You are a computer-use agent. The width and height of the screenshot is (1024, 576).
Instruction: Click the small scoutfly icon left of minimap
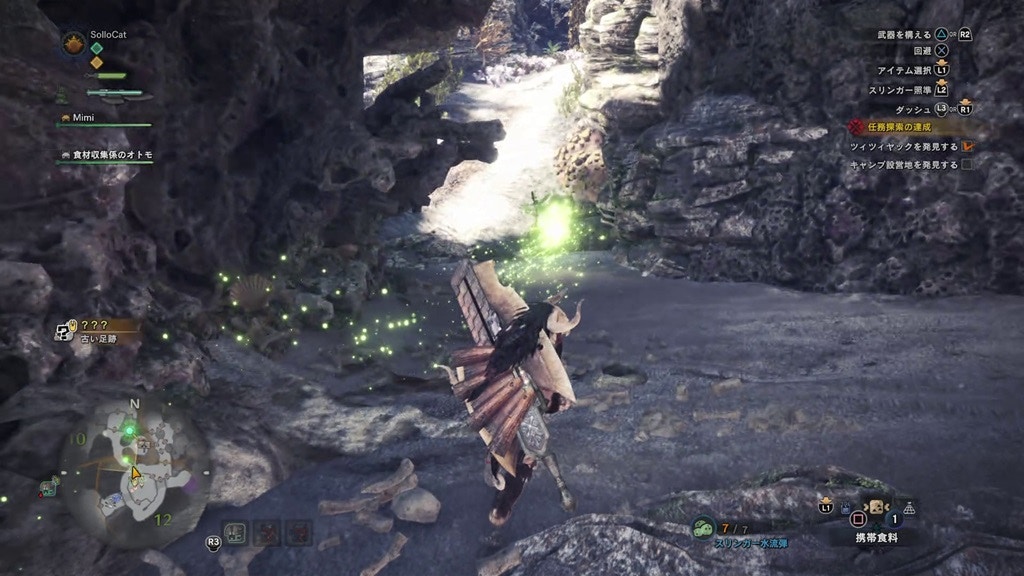pos(47,488)
